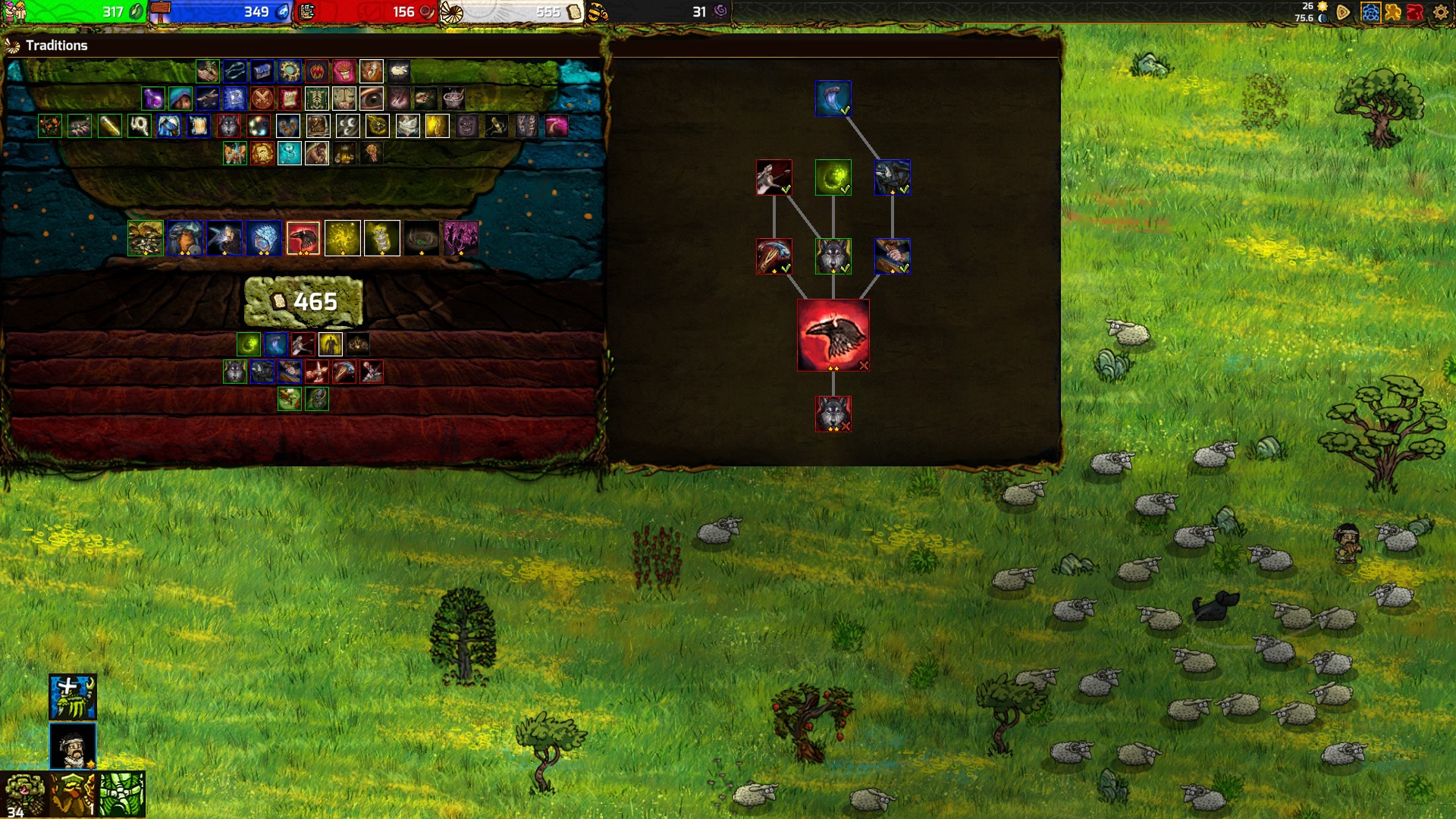
Task: Pick the blue treasure chest tradition
Action: 262,71
